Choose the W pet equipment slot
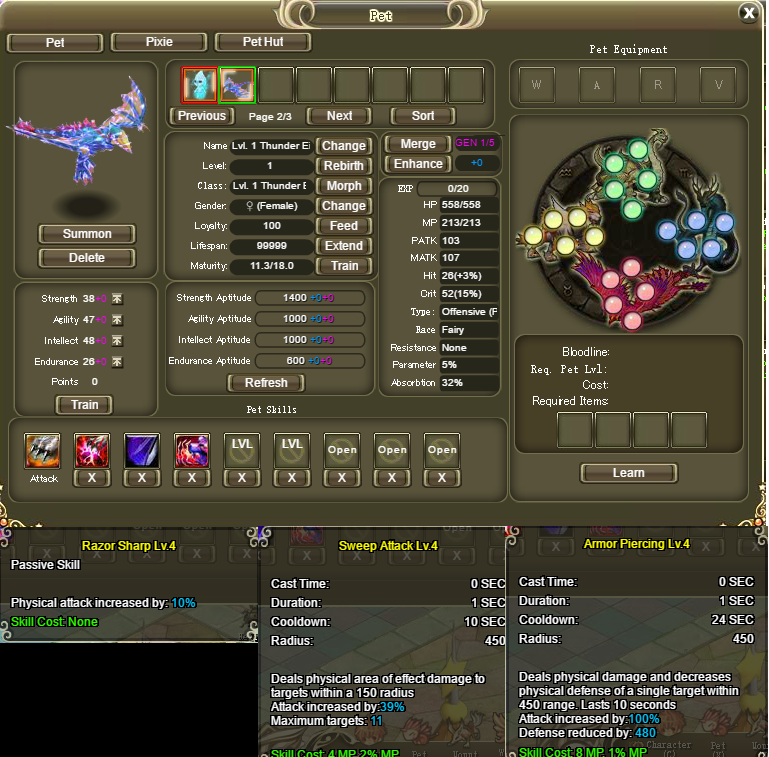Viewport: 769px width, 757px height. pos(537,85)
